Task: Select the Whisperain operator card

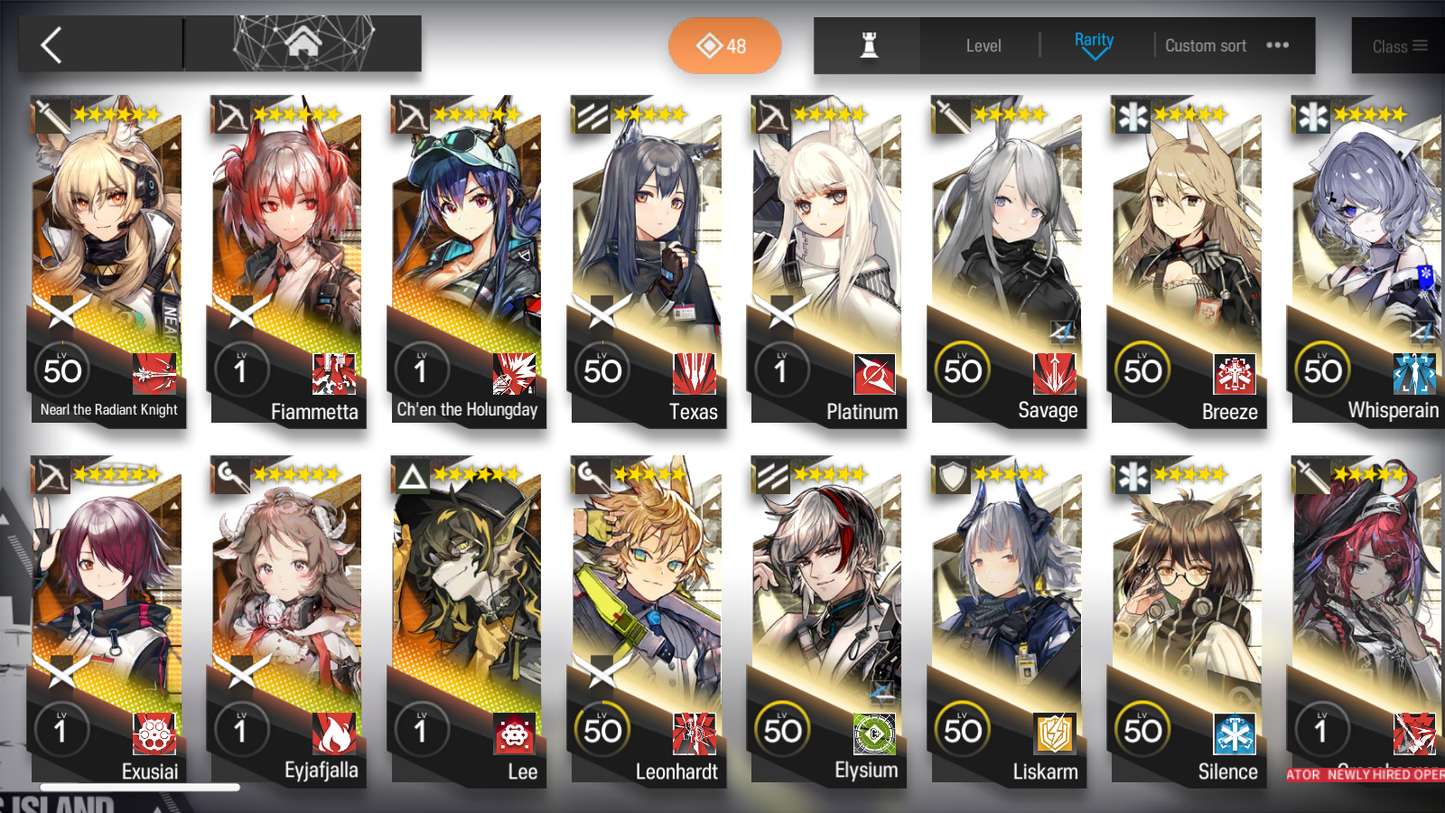Action: (x=1367, y=260)
